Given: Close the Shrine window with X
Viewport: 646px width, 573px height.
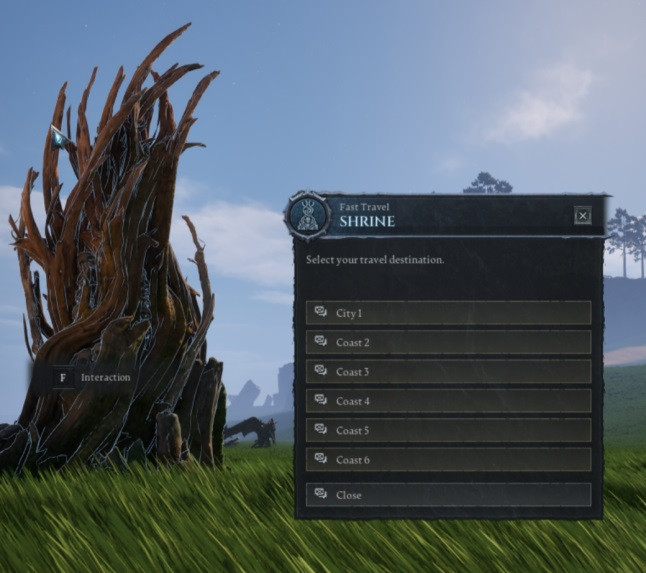Looking at the screenshot, I should pyautogui.click(x=583, y=215).
